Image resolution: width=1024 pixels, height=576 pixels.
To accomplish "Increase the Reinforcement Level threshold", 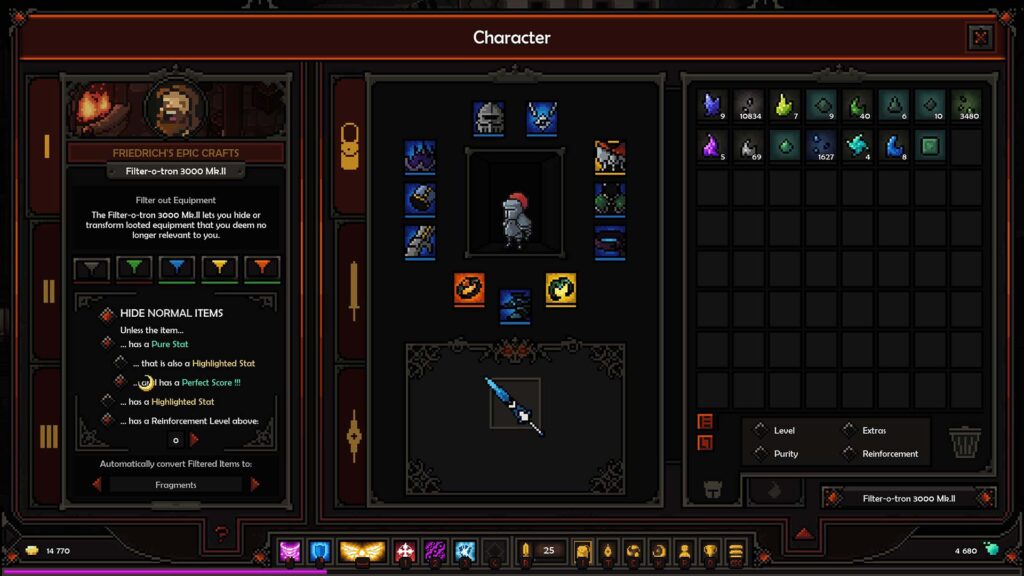I will [x=194, y=439].
